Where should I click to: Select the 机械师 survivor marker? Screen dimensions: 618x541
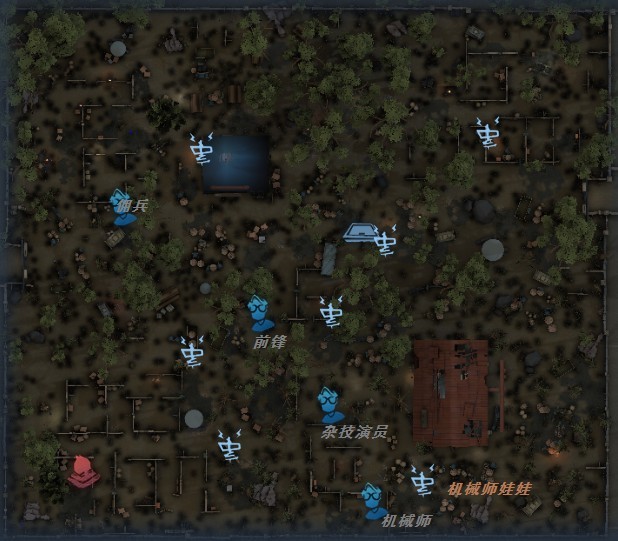pyautogui.click(x=373, y=499)
